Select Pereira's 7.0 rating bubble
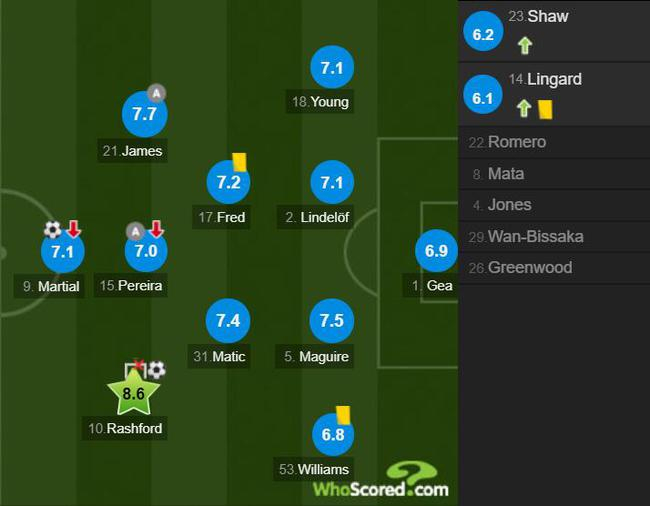 [x=146, y=251]
